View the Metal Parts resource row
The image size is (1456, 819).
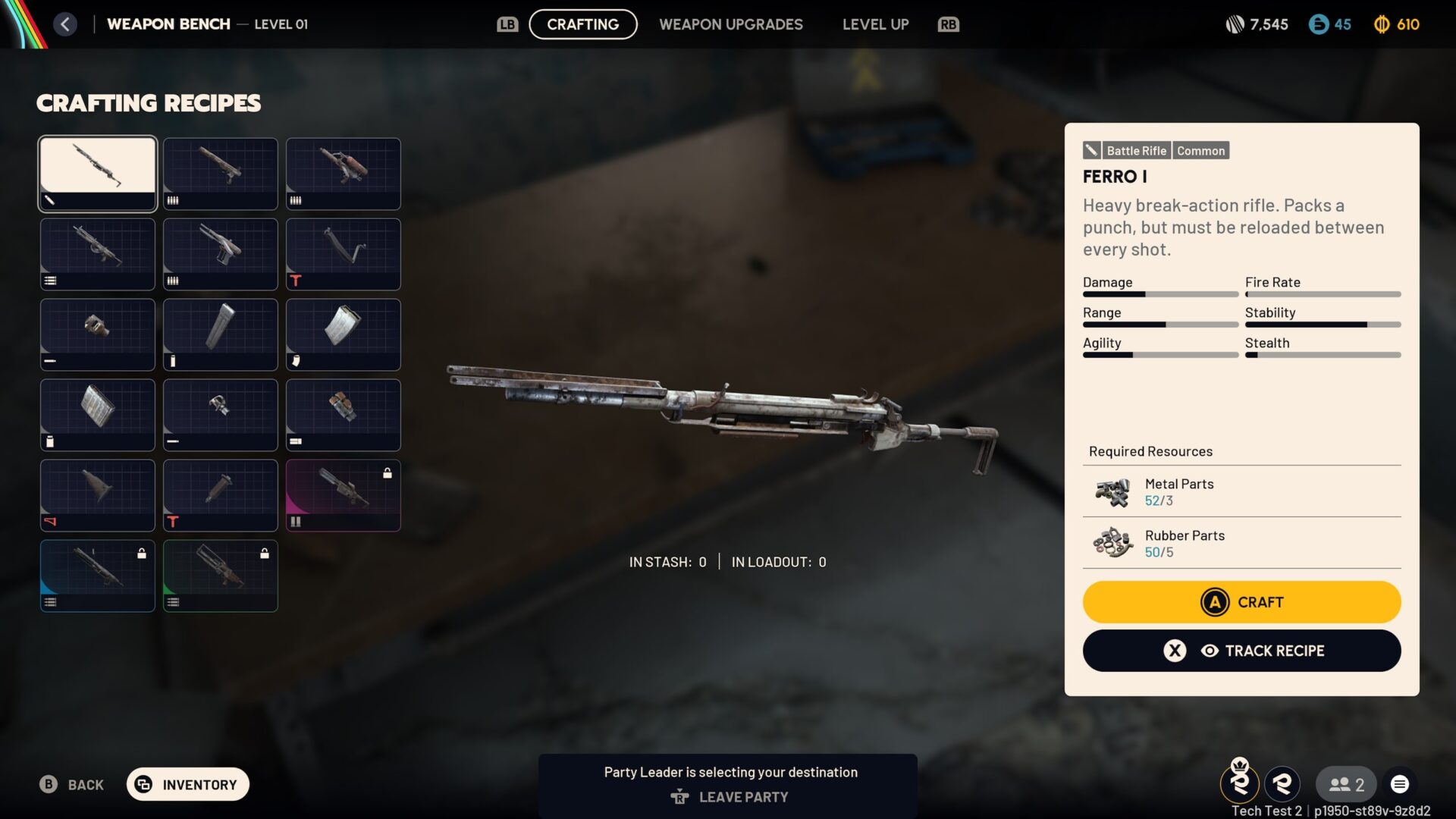[x=1241, y=491]
